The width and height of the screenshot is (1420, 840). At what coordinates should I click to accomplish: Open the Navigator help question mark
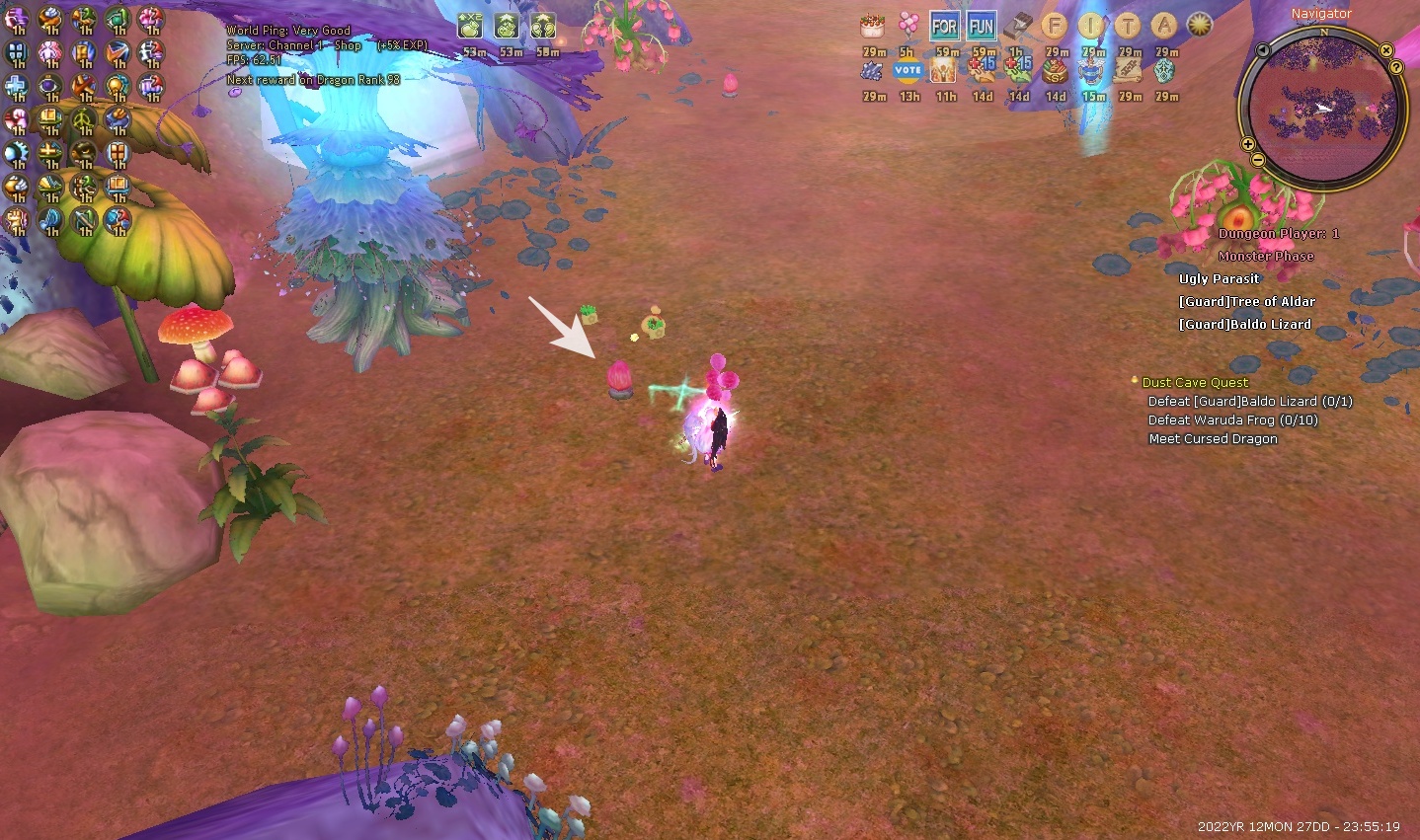[1396, 67]
